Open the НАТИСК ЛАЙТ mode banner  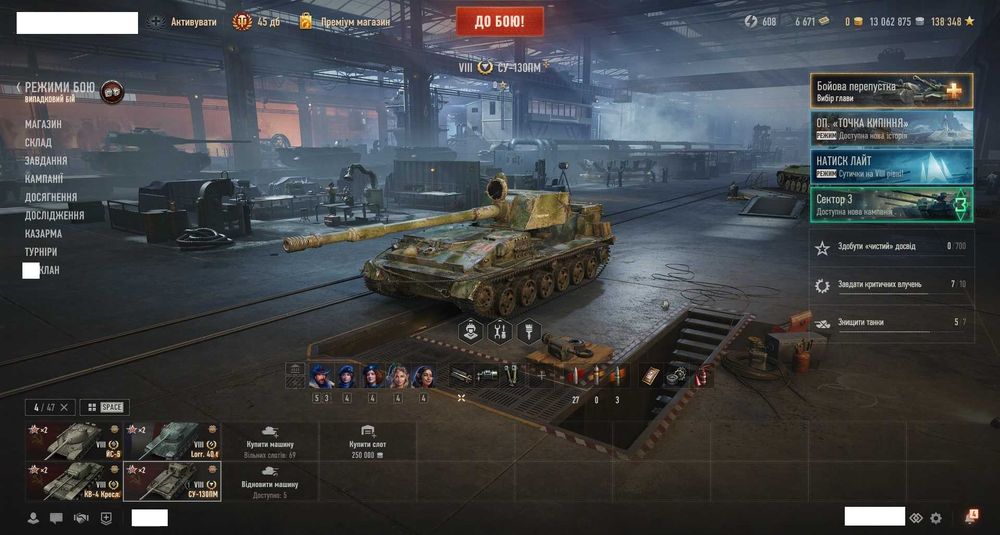(x=891, y=165)
